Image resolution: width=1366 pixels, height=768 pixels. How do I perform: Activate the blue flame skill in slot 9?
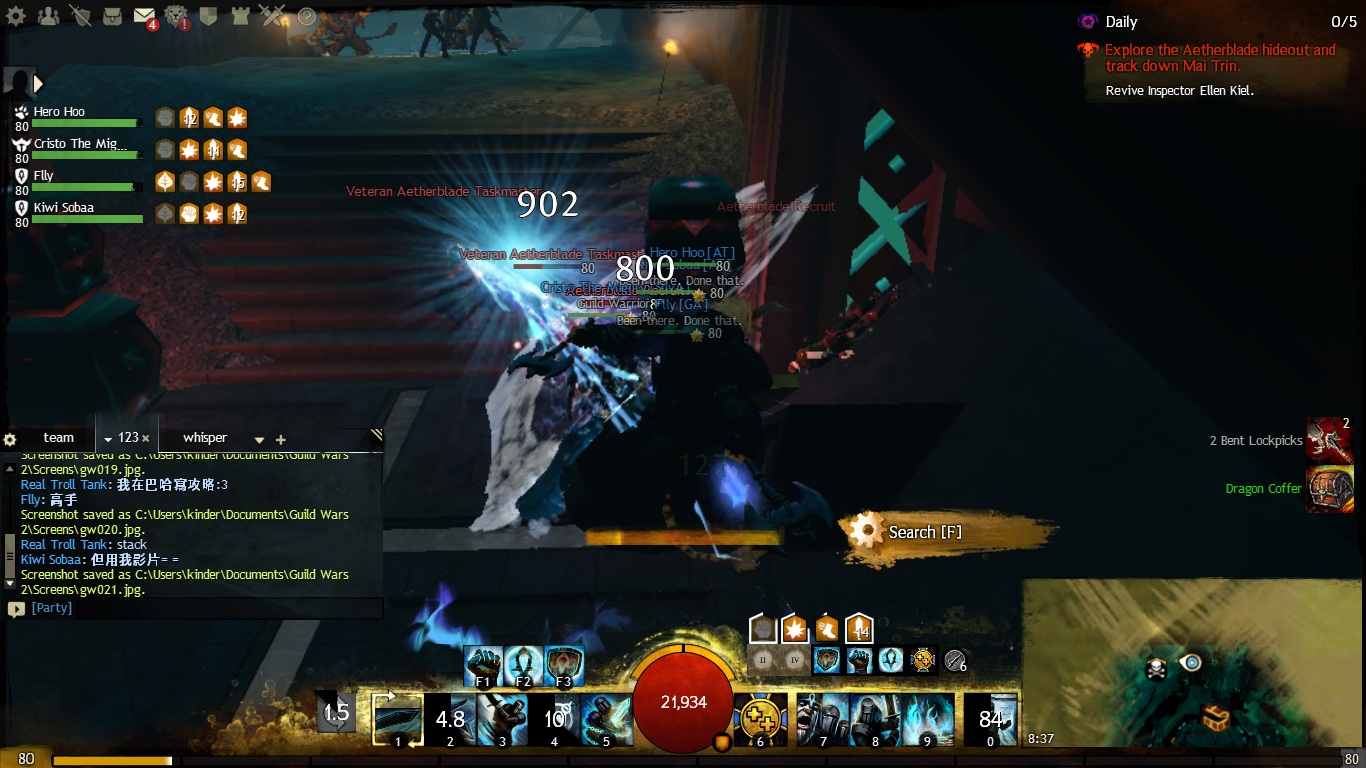(927, 720)
